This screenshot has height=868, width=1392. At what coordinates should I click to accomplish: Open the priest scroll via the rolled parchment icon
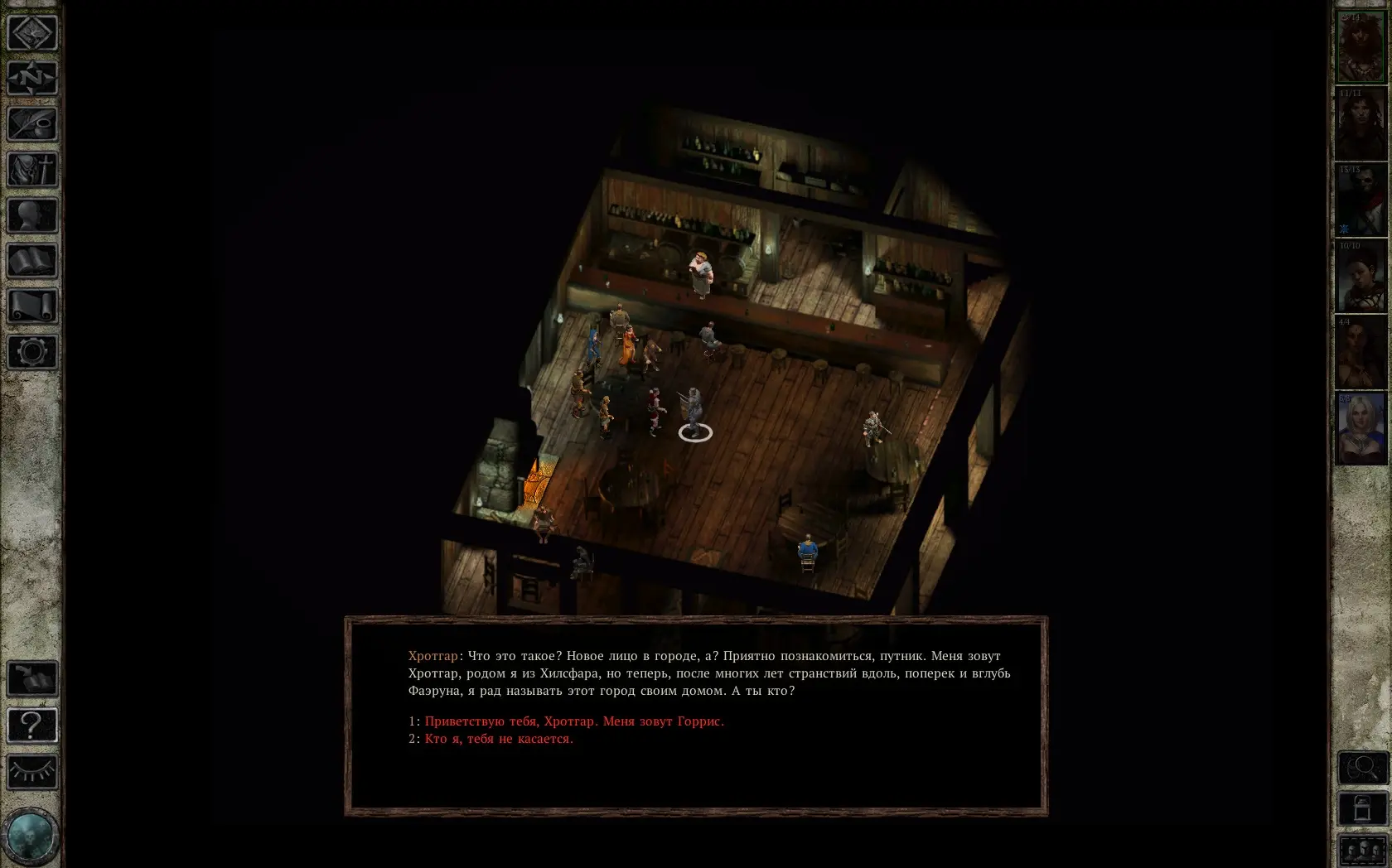(x=32, y=306)
